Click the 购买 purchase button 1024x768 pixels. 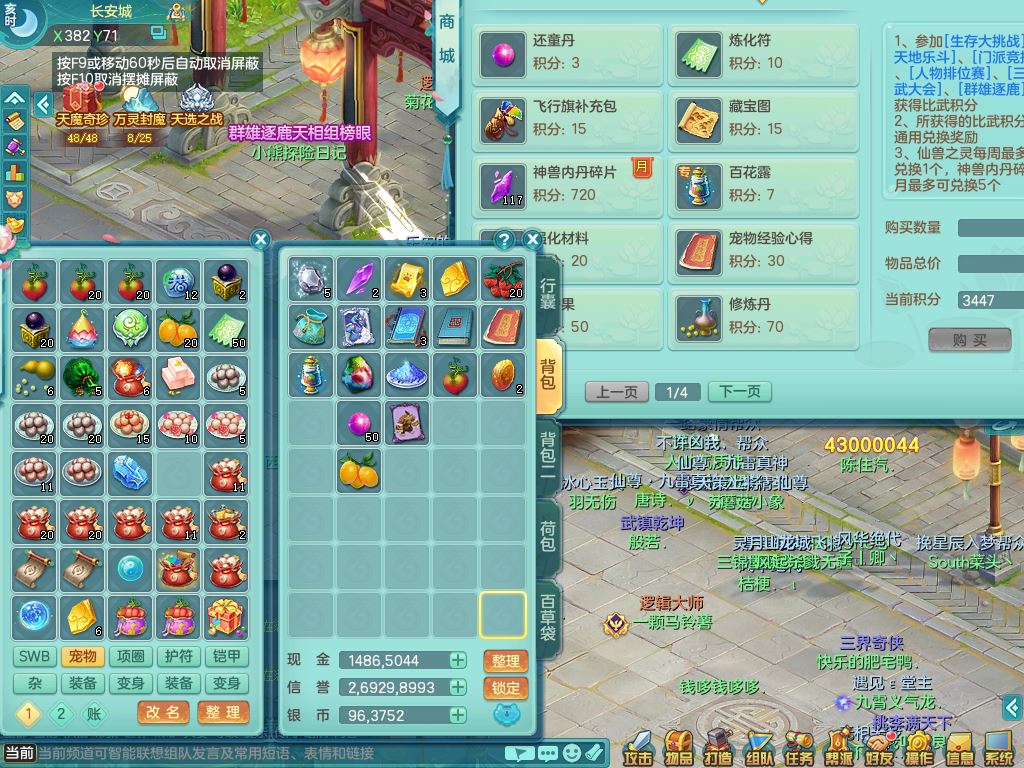969,340
